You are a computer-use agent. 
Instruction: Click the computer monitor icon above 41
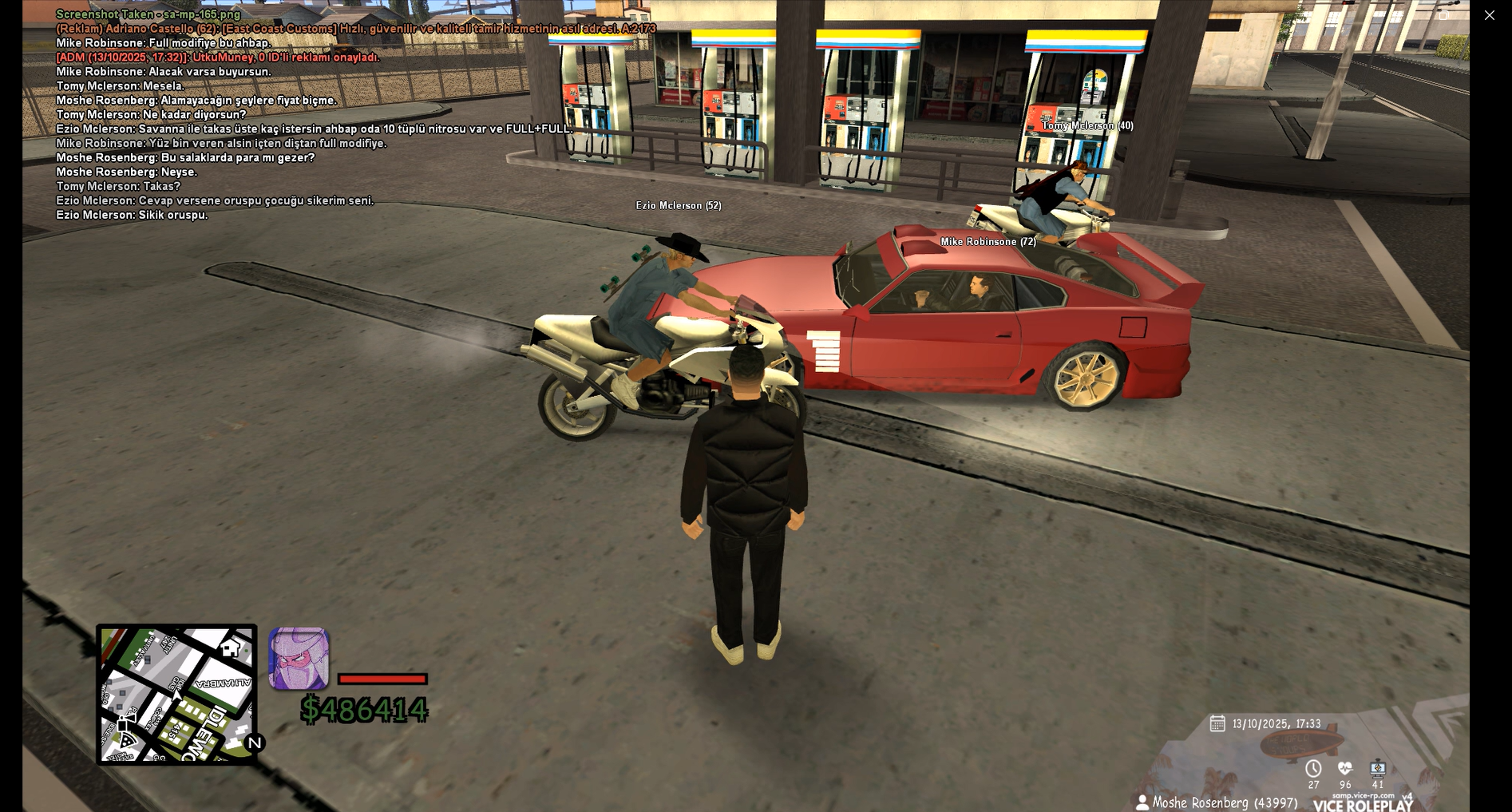[x=1378, y=768]
